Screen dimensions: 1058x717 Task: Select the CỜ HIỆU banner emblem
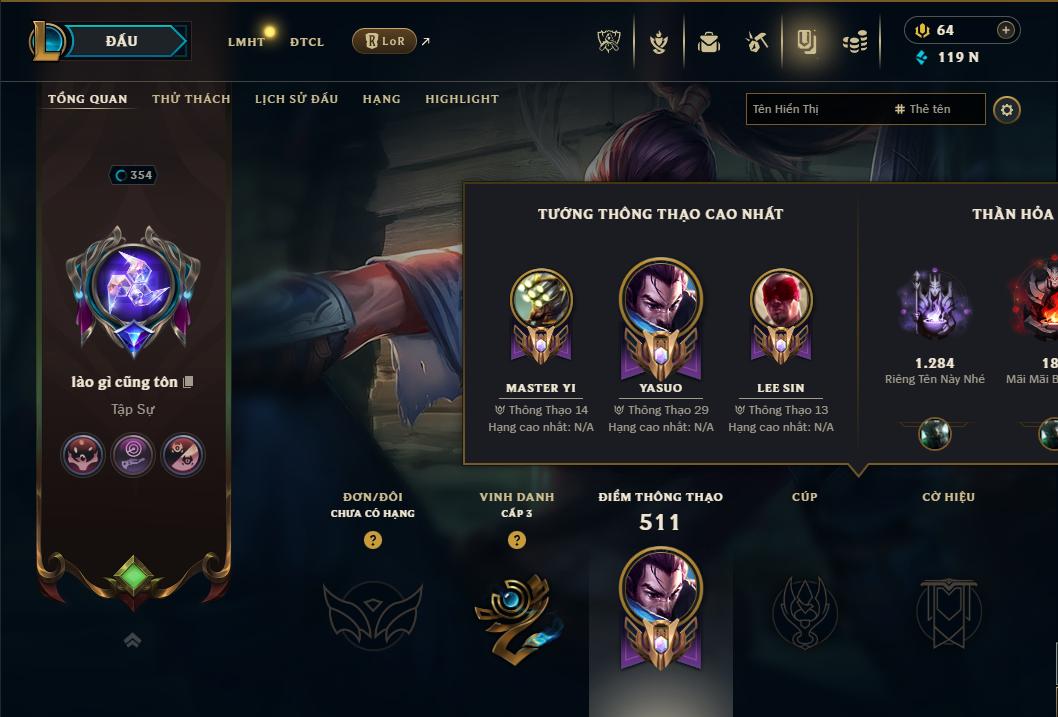[948, 611]
